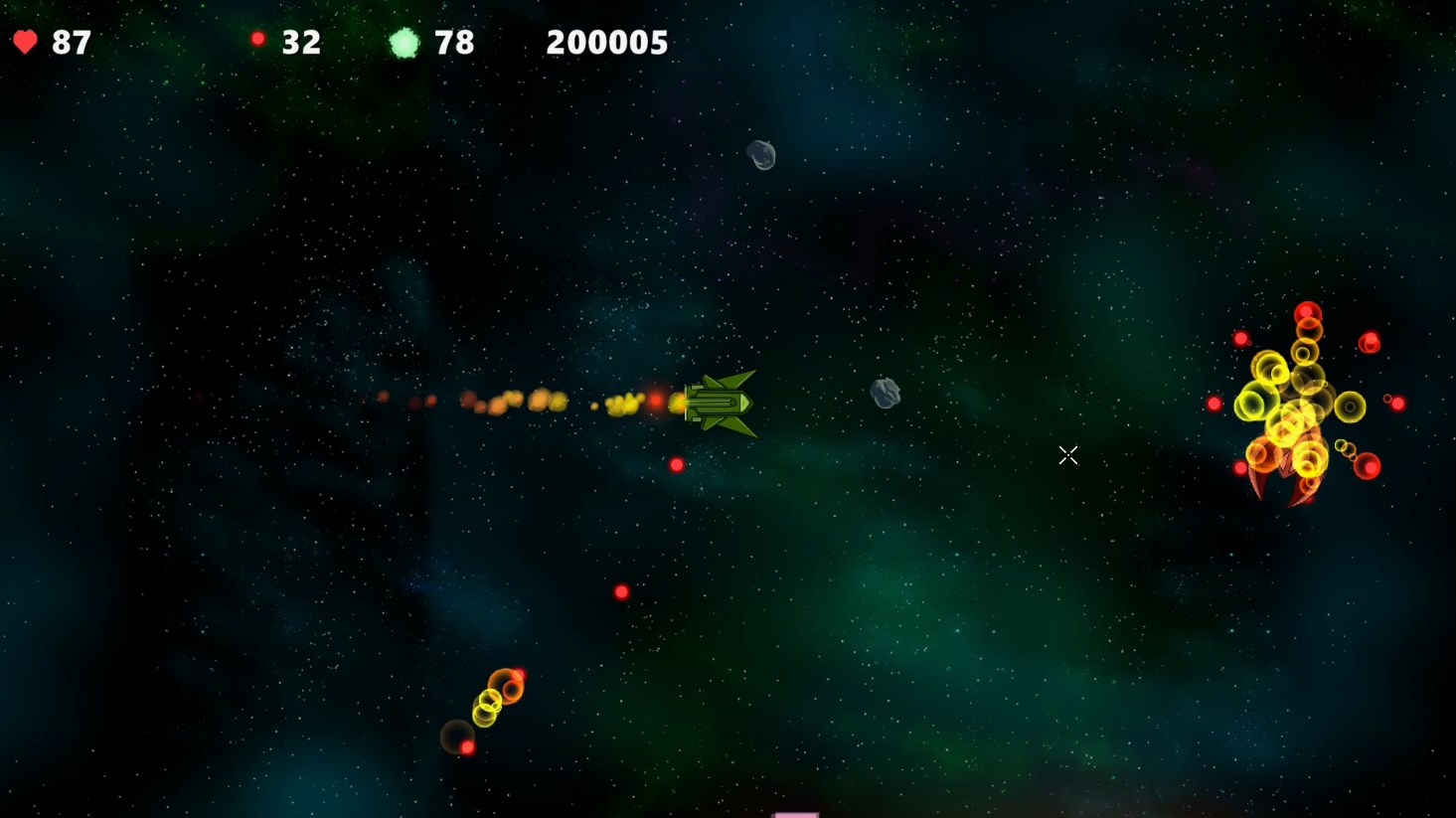Click the red bullet left of the boss
The image size is (1456, 818).
click(1213, 403)
